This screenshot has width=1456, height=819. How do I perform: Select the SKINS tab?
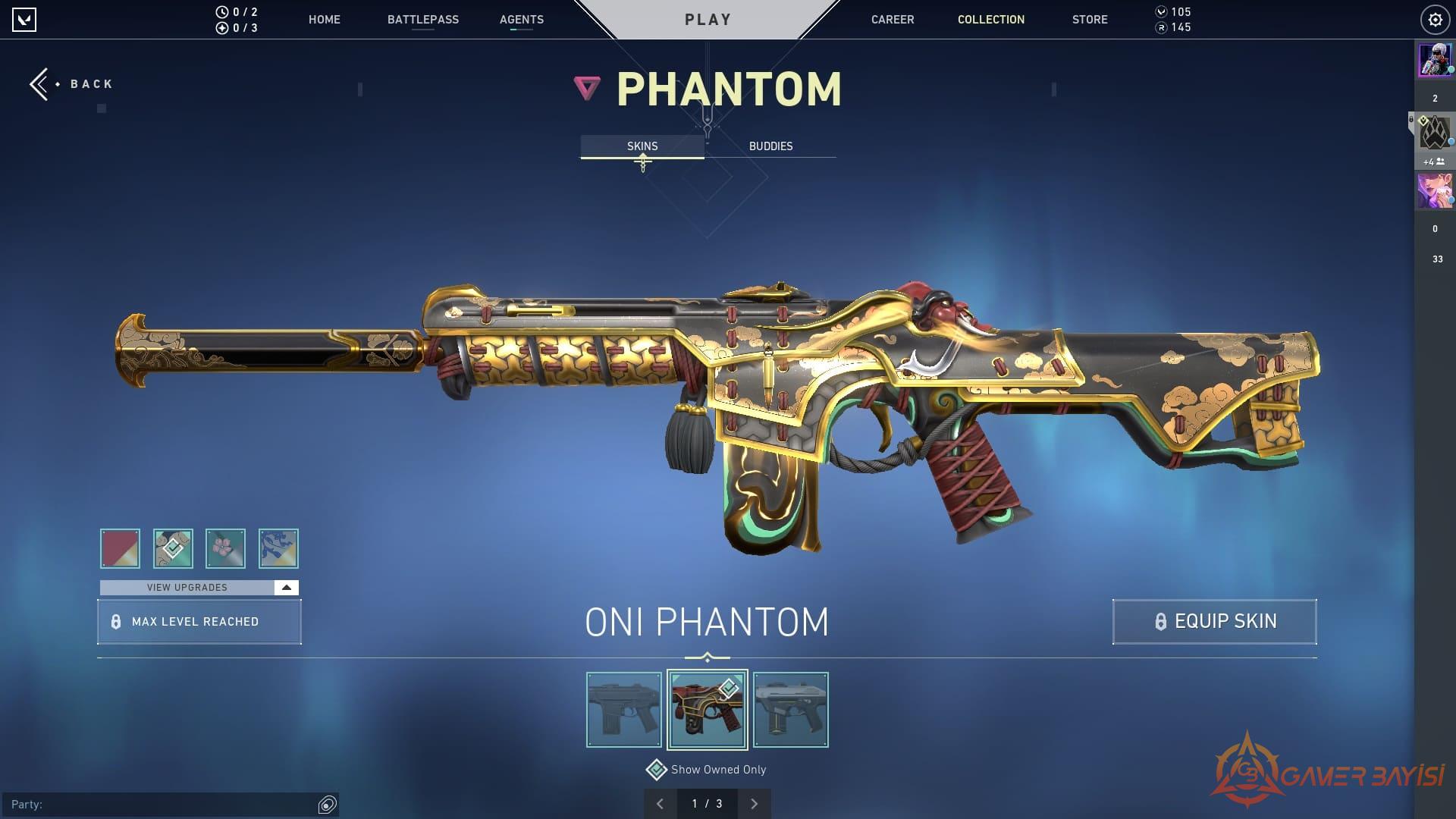[x=642, y=146]
